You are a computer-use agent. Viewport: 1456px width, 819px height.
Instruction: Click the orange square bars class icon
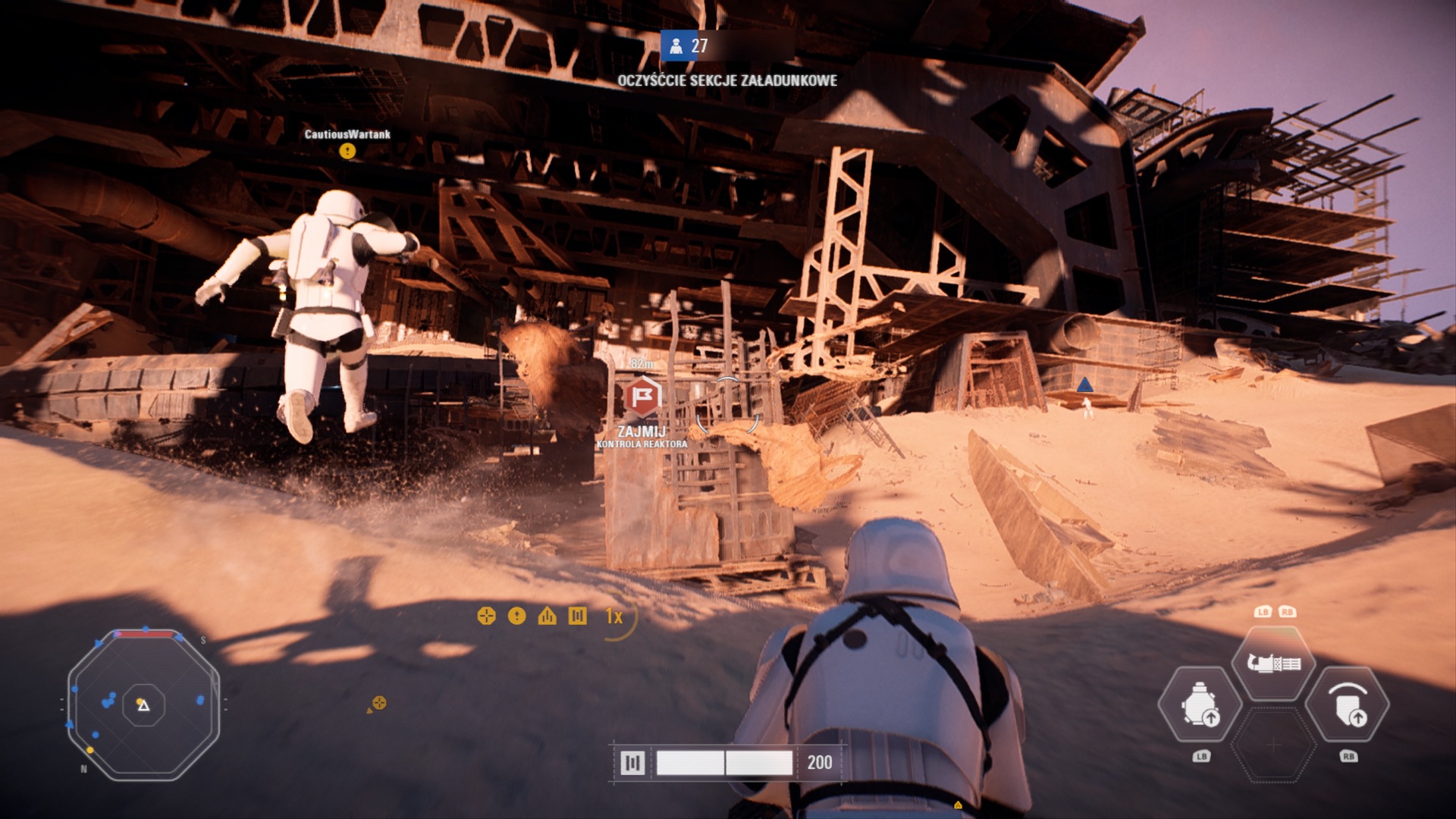tap(577, 616)
